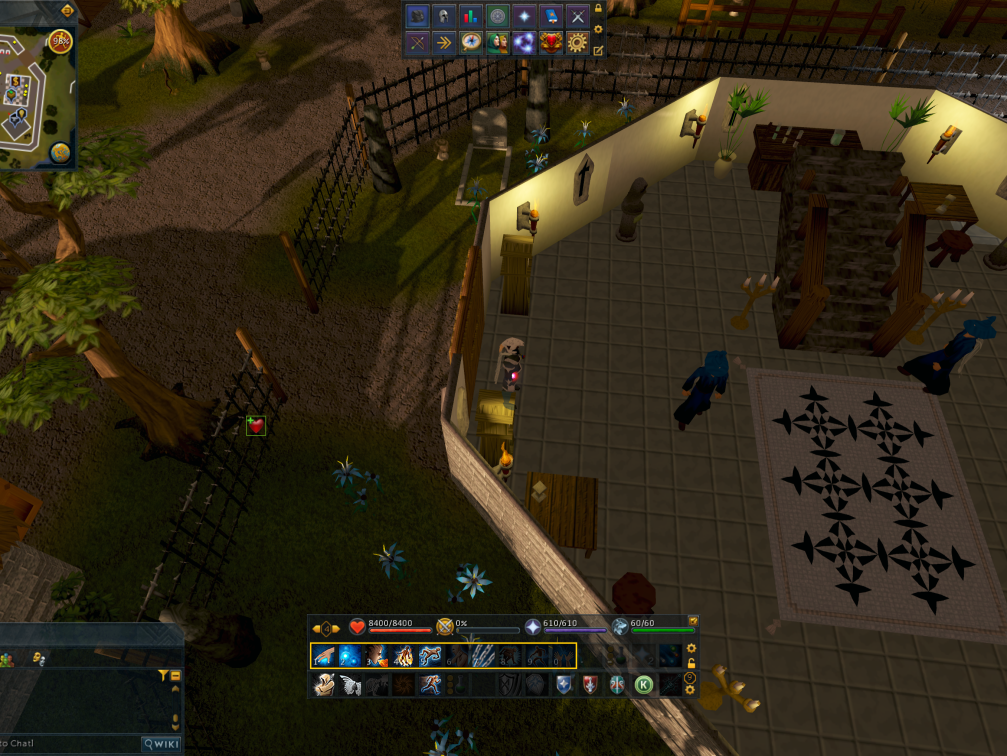Open the WIKI search button
1007x756 pixels.
point(161,744)
